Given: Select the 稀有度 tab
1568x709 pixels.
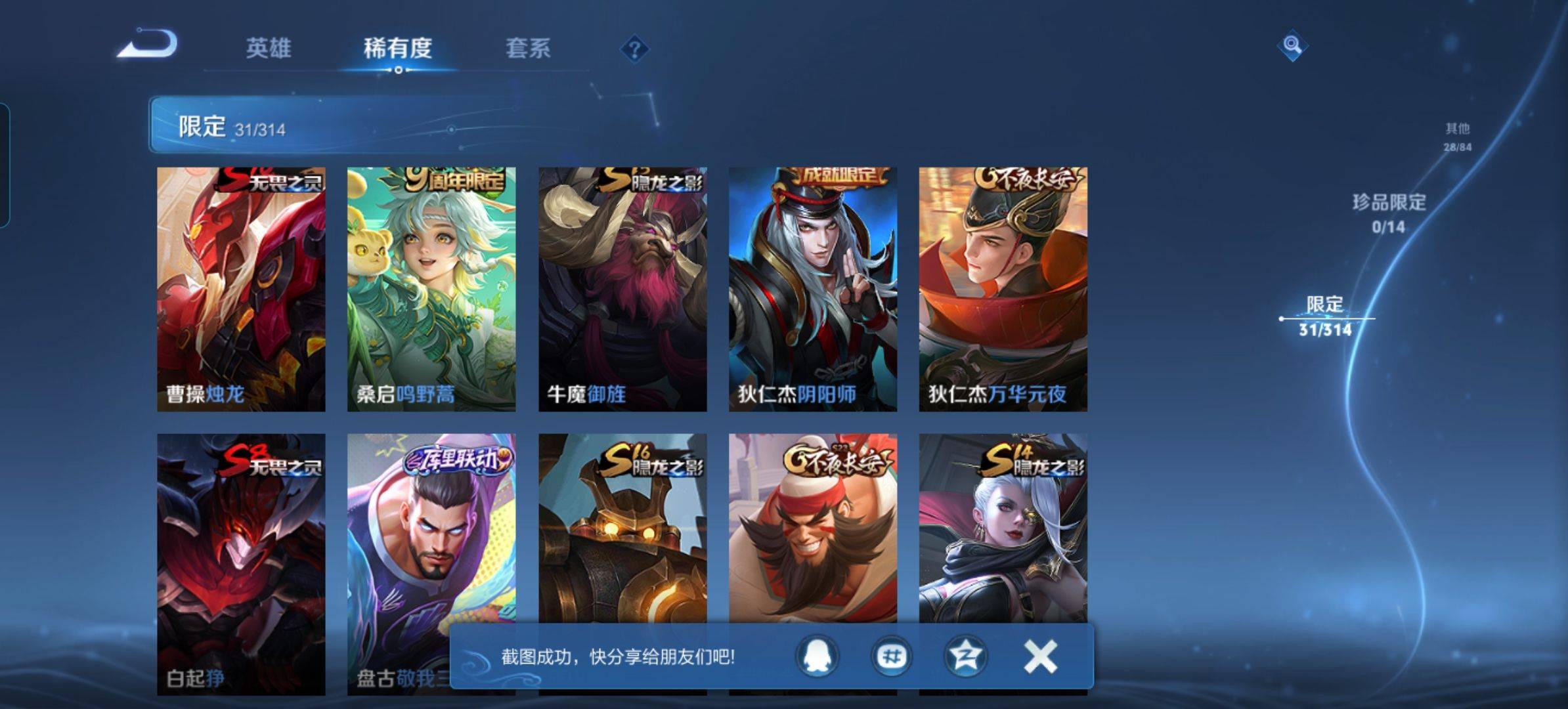Looking at the screenshot, I should pos(398,48).
